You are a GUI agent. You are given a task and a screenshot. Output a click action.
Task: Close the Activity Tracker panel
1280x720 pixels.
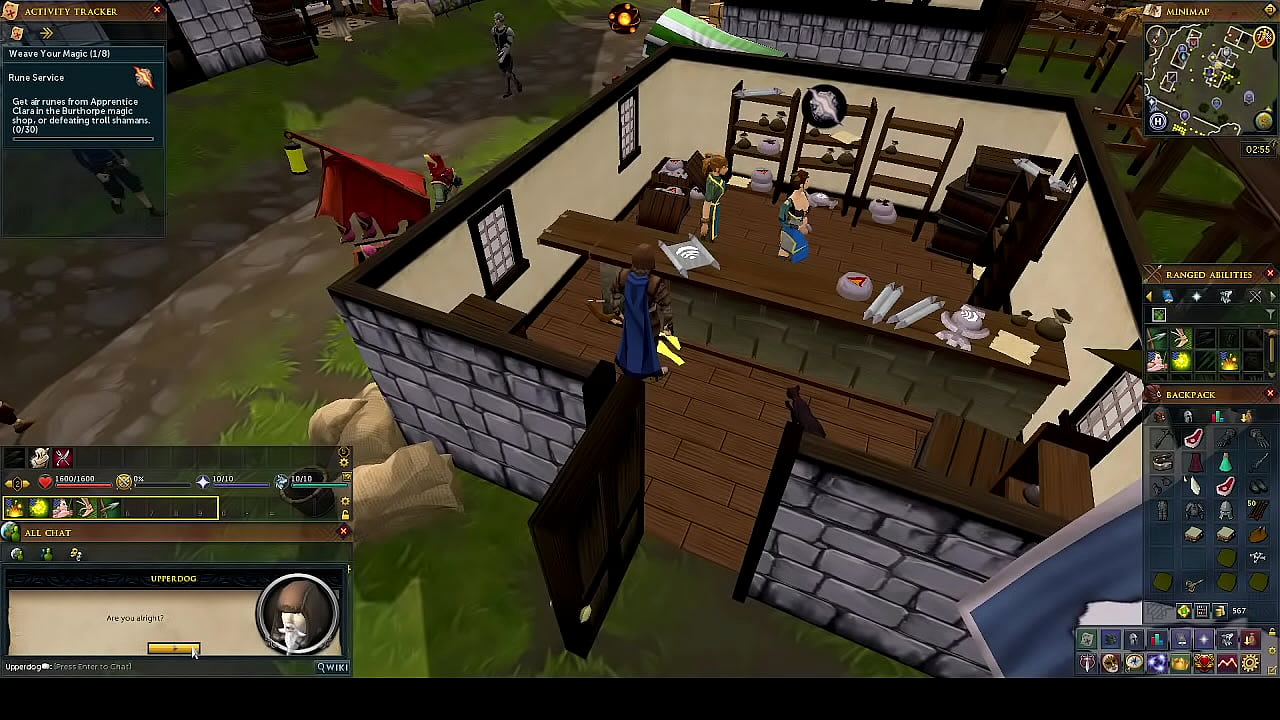click(156, 10)
